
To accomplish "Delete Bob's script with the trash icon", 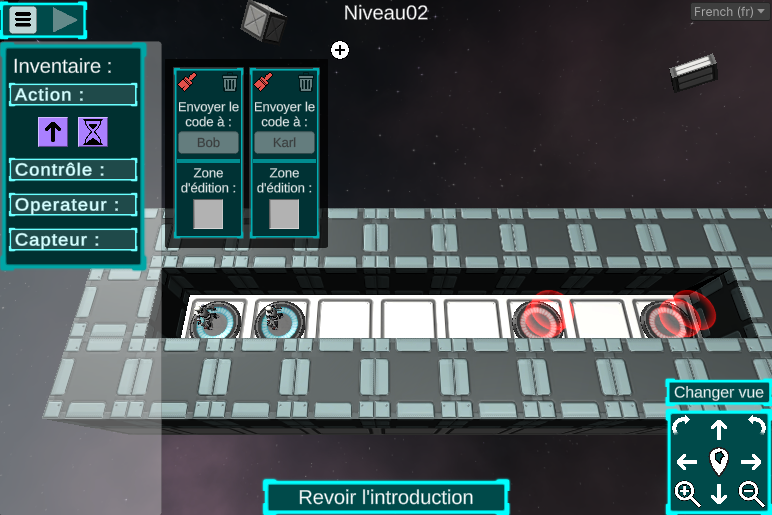I will click(230, 83).
